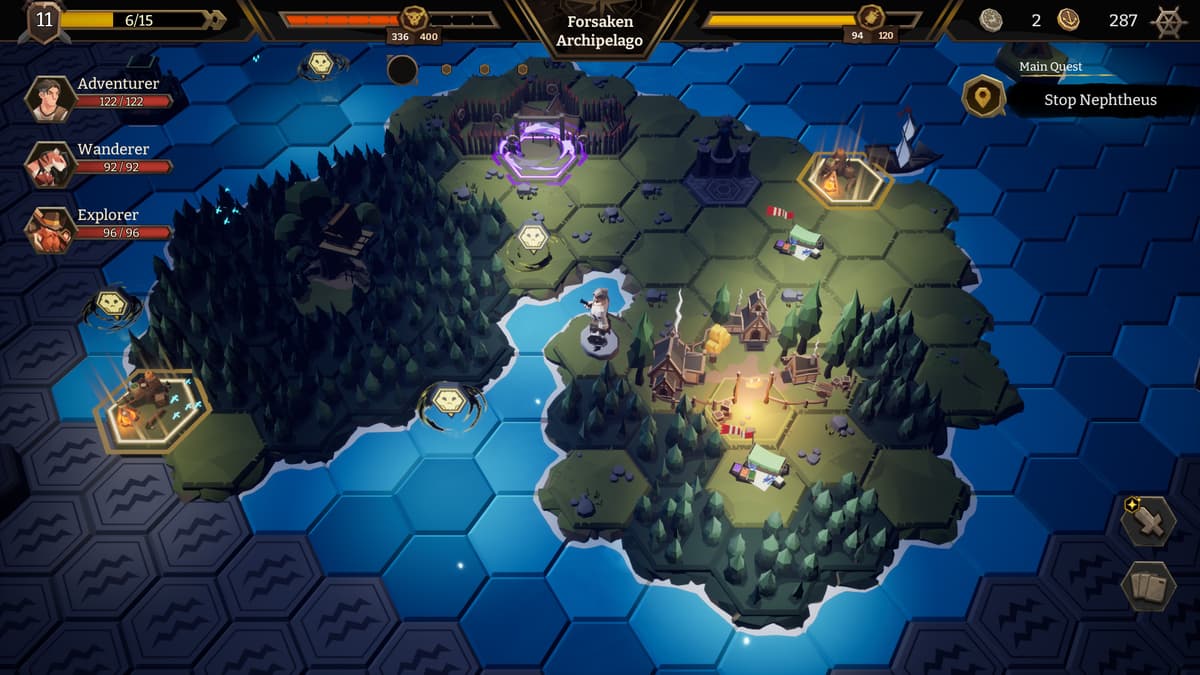Click the quest location pin icon
The height and width of the screenshot is (675, 1200).
point(984,97)
